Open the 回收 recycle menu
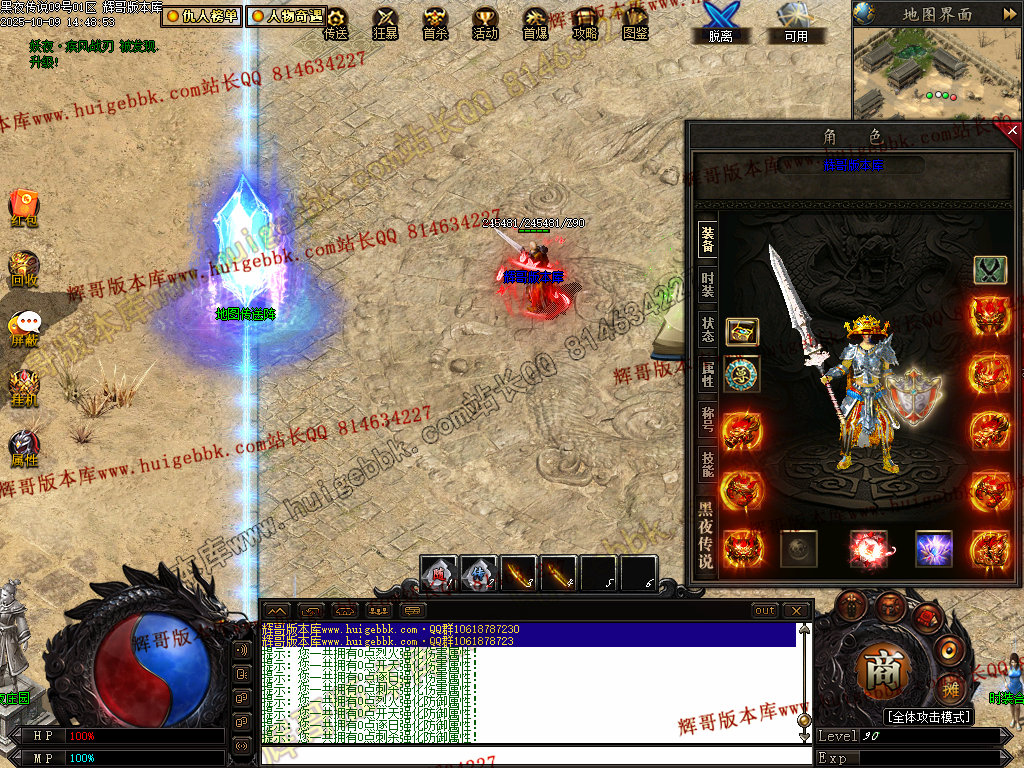The image size is (1024, 768). click(24, 268)
